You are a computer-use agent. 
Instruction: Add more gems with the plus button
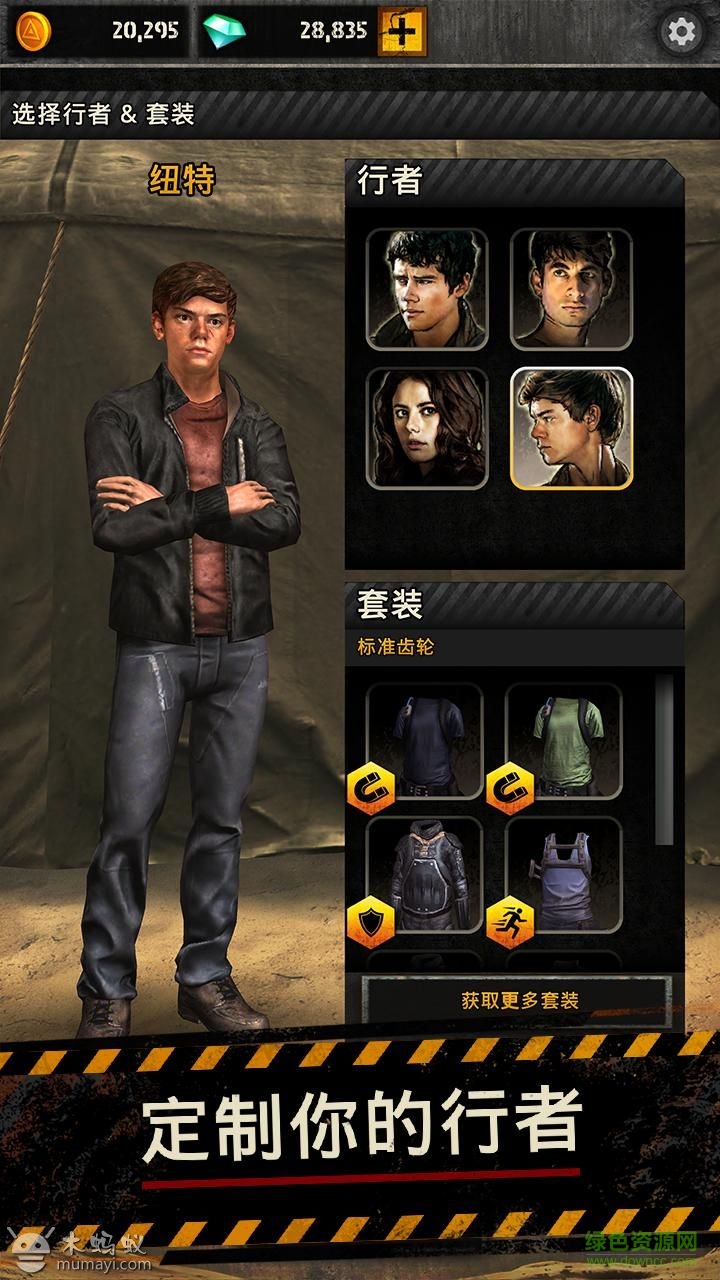[x=402, y=32]
